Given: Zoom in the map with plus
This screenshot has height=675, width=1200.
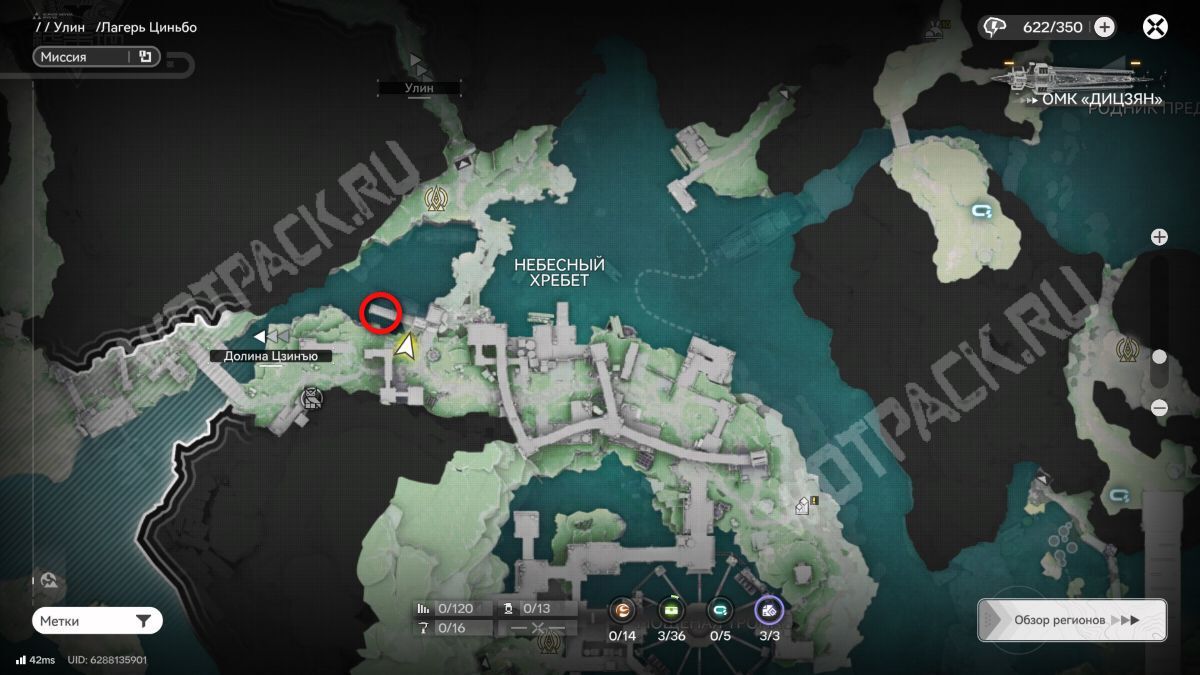Looking at the screenshot, I should pyautogui.click(x=1159, y=237).
